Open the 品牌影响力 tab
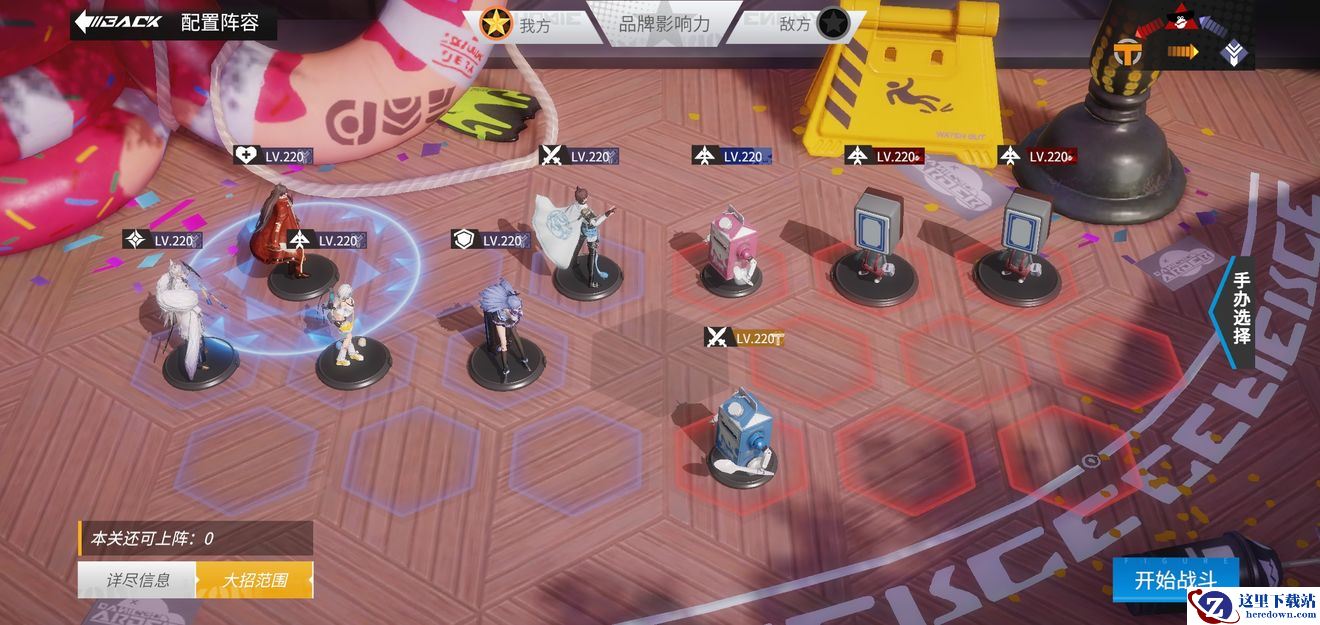 click(x=664, y=24)
